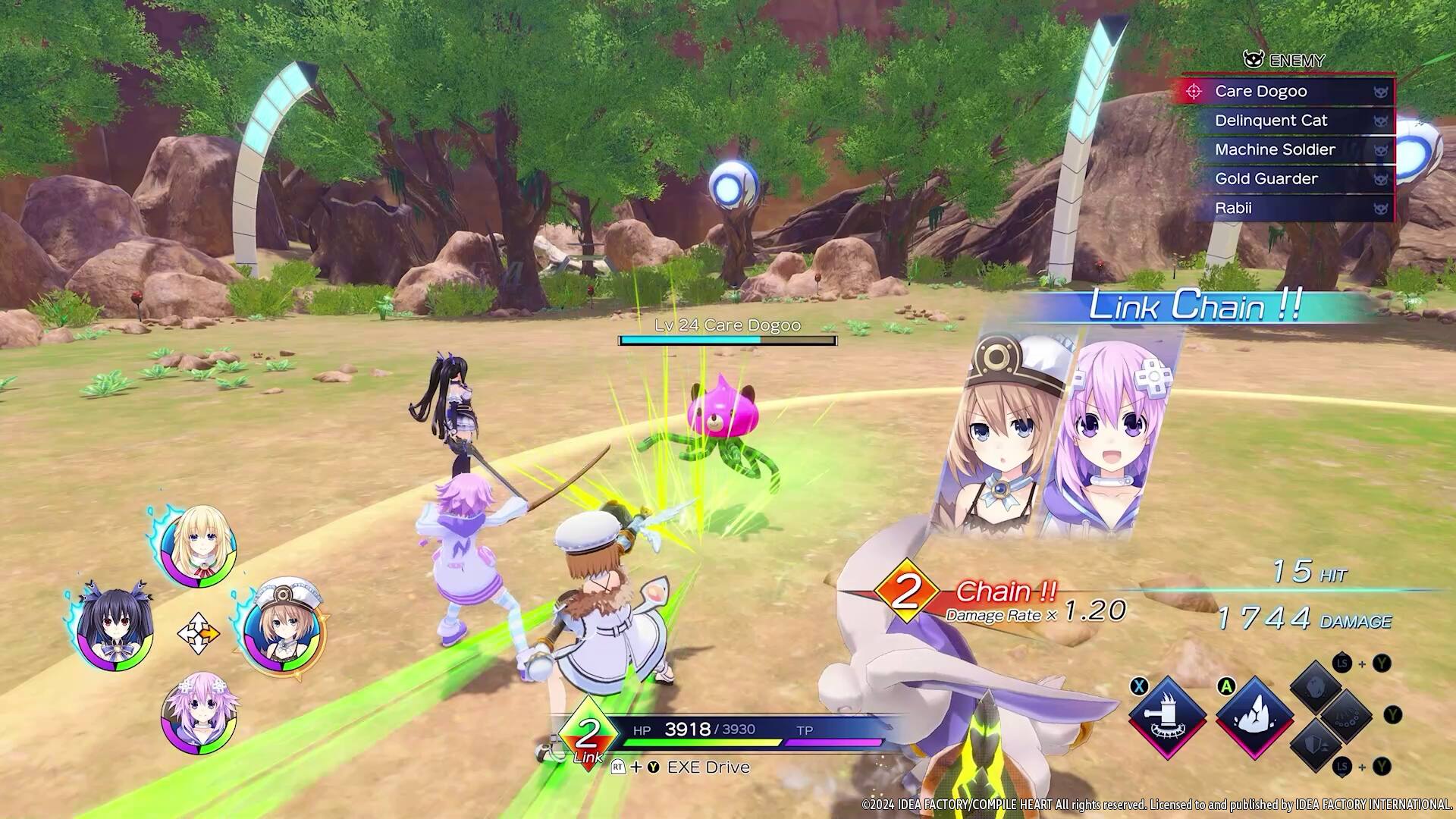Viewport: 1456px width, 819px height.
Task: Select Care Dogoo in the enemy list
Action: 1285,92
